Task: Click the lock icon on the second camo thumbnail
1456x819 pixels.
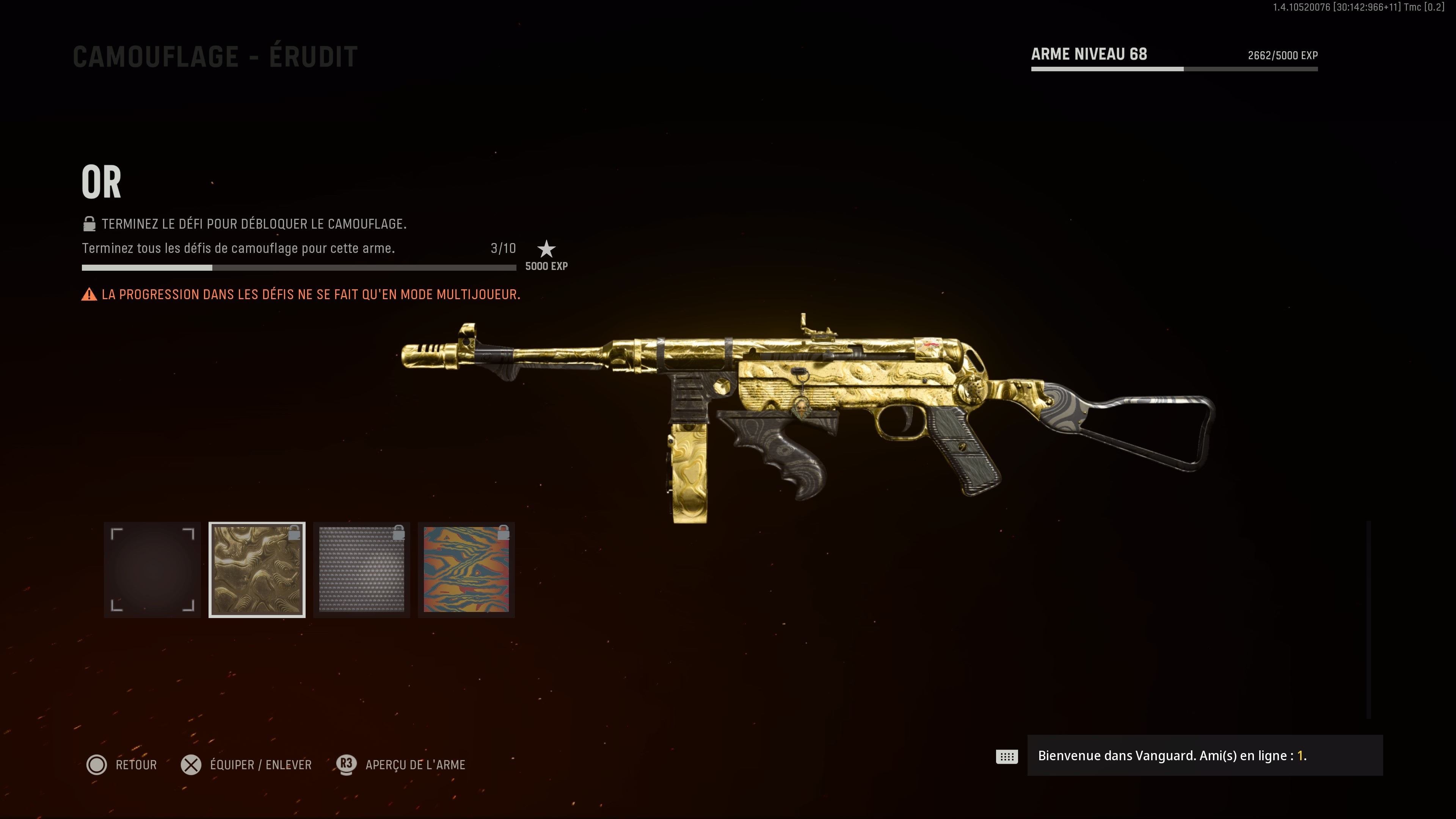Action: (295, 532)
